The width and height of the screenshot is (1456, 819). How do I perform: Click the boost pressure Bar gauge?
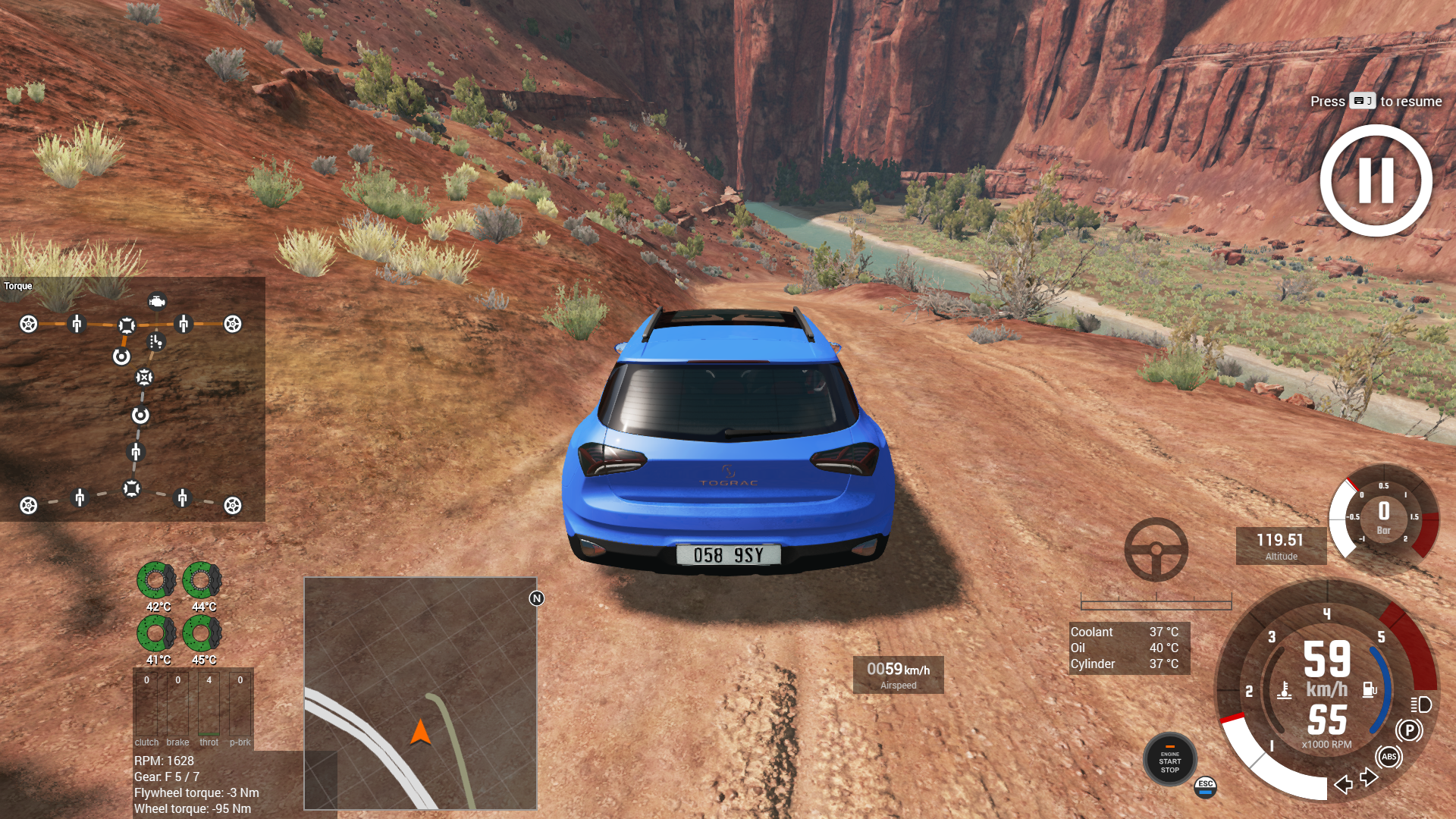pos(1383,516)
